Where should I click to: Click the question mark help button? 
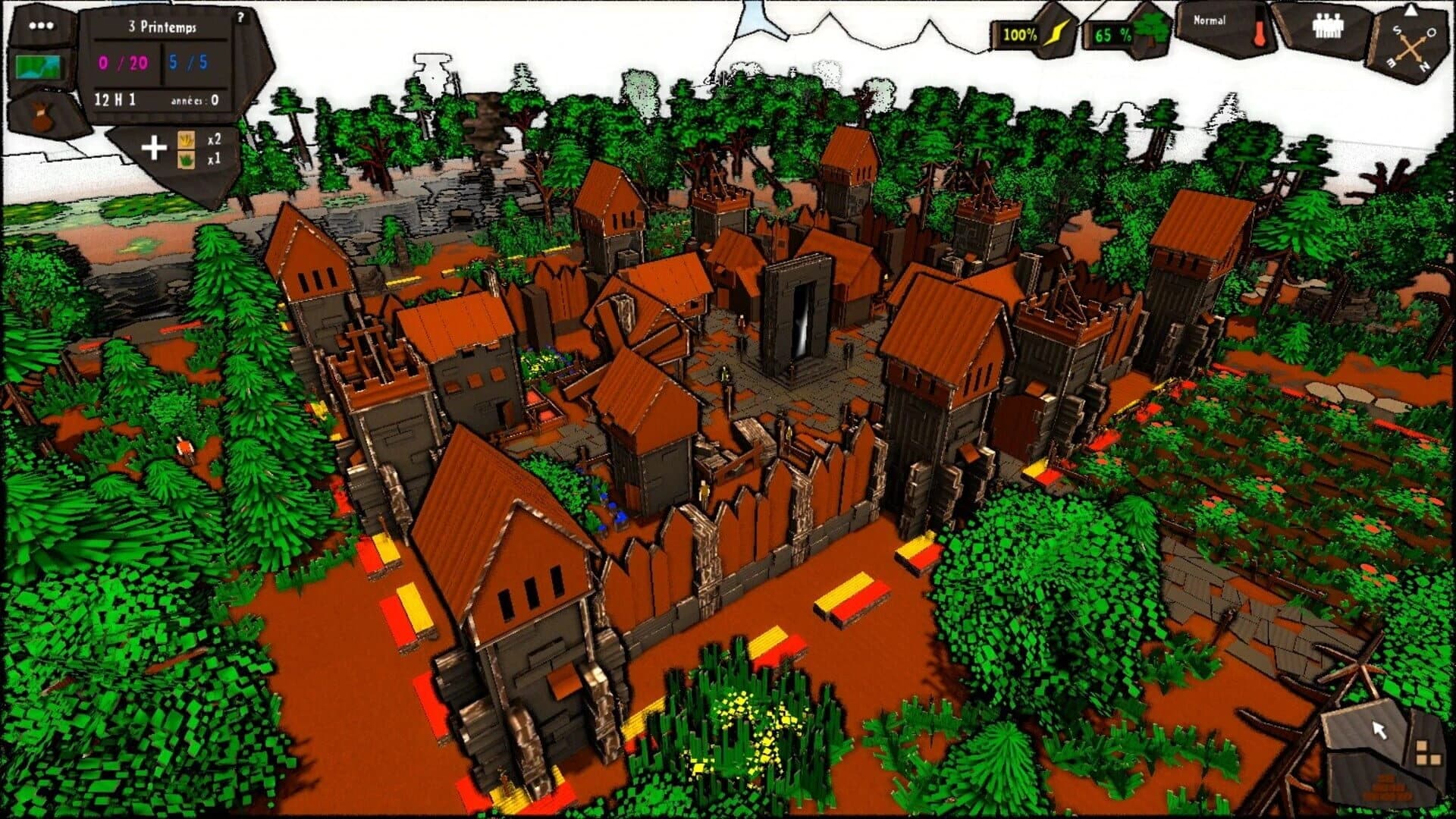point(241,17)
